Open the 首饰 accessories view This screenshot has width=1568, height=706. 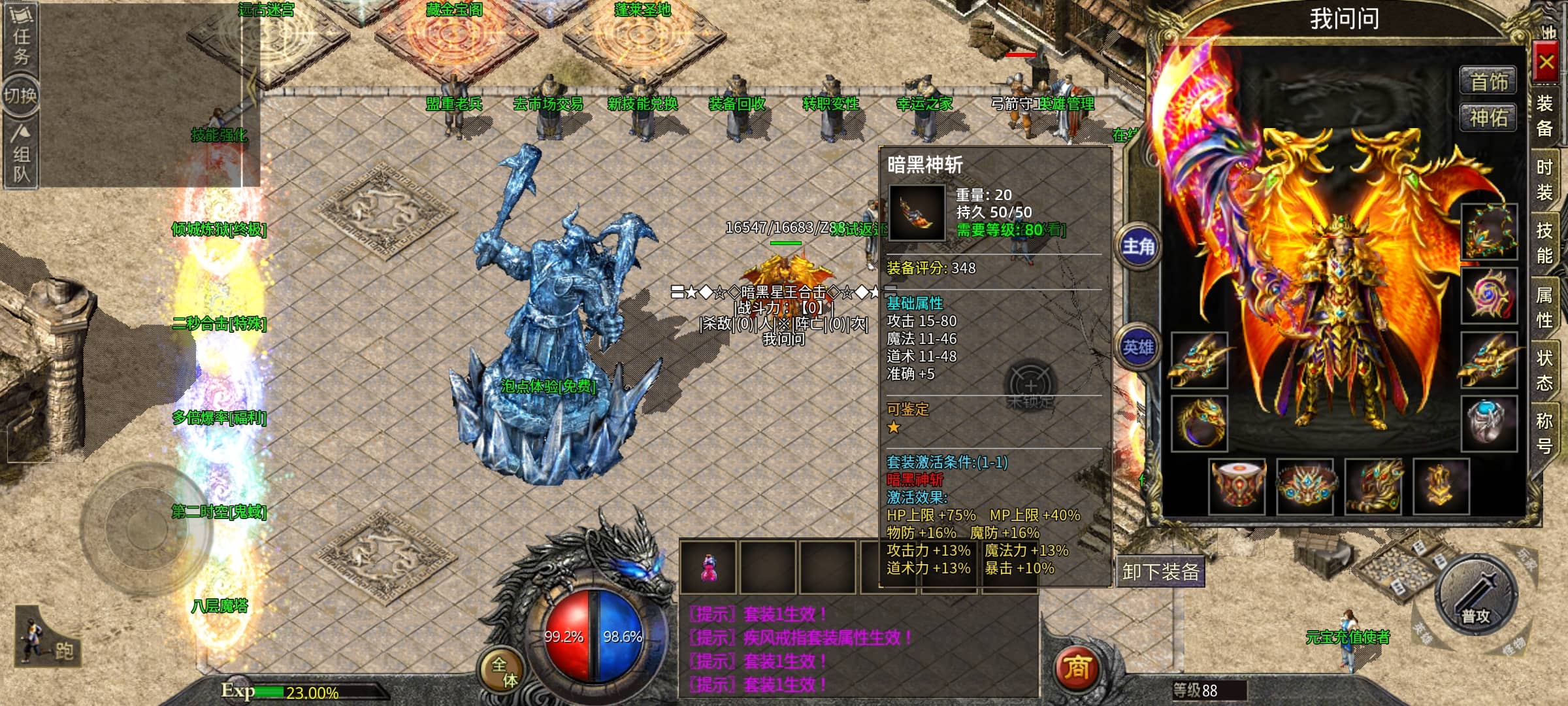tap(1488, 82)
